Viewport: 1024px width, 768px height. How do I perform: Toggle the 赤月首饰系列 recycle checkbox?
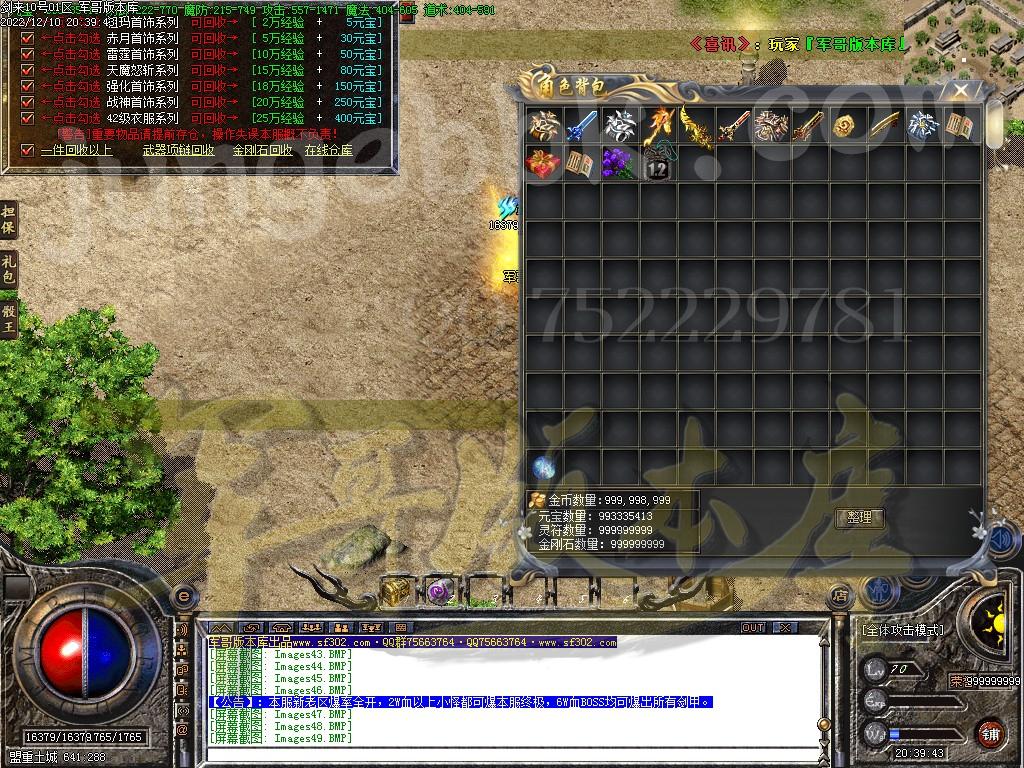28,38
